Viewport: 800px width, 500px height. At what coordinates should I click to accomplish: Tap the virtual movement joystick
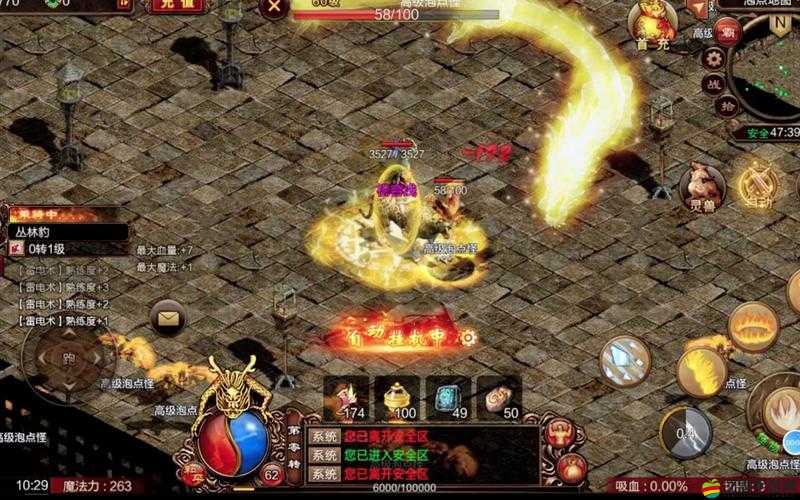(x=68, y=357)
